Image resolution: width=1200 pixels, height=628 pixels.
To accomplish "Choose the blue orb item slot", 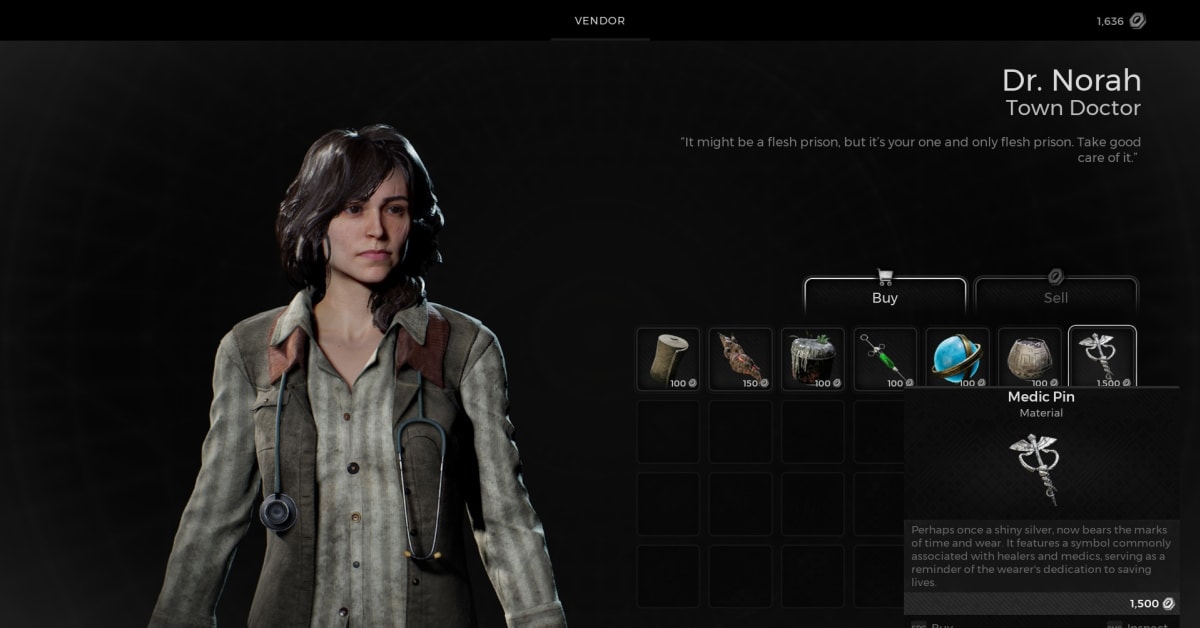I will (x=957, y=358).
